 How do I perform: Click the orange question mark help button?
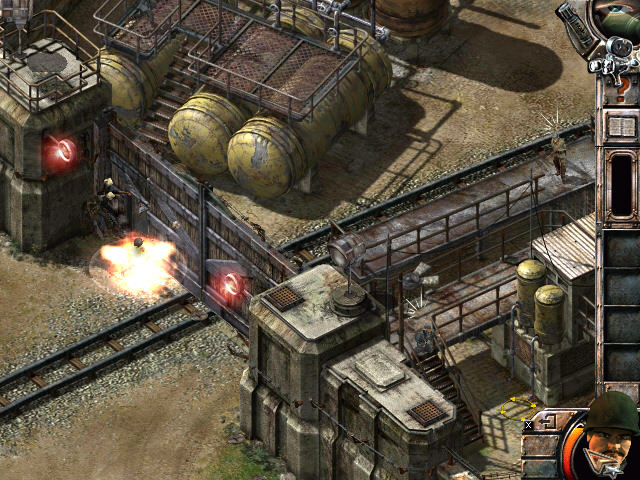[621, 90]
